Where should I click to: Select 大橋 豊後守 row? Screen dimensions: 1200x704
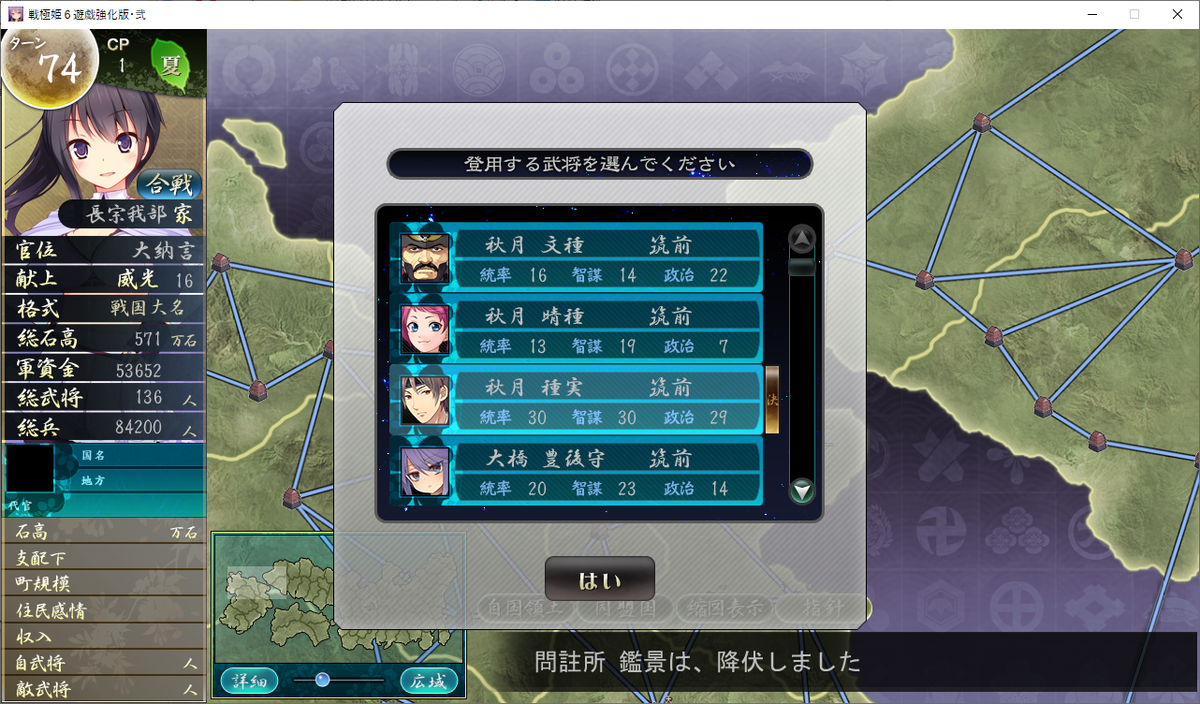click(x=577, y=472)
